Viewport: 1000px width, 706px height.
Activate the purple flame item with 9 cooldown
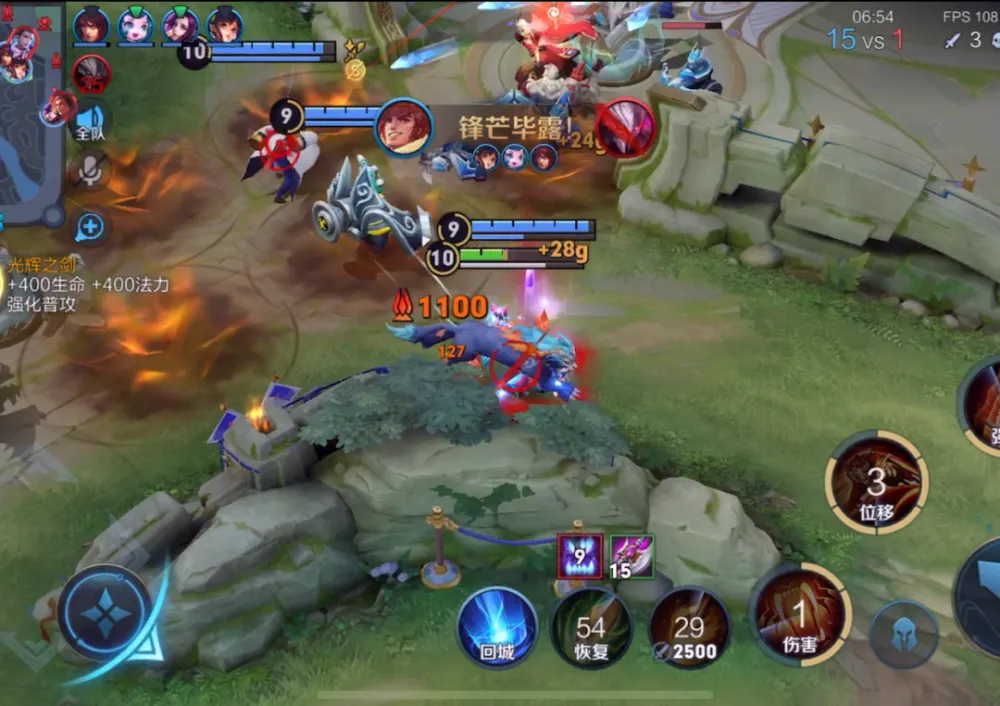point(580,555)
